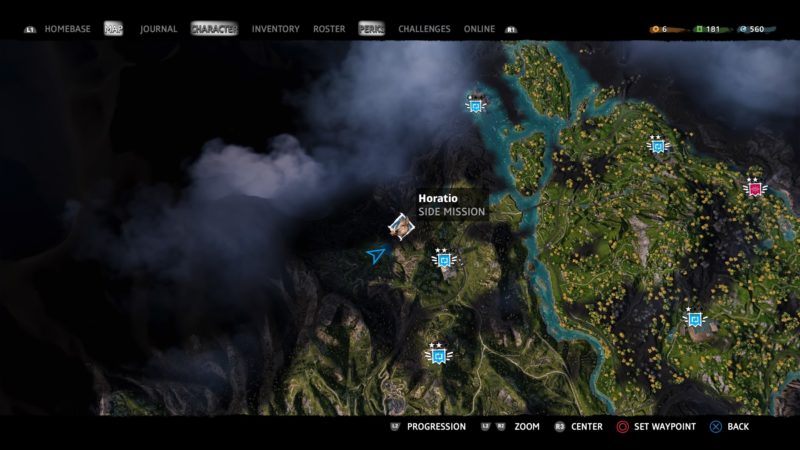
Task: Open the Journal tab
Action: pyautogui.click(x=158, y=29)
